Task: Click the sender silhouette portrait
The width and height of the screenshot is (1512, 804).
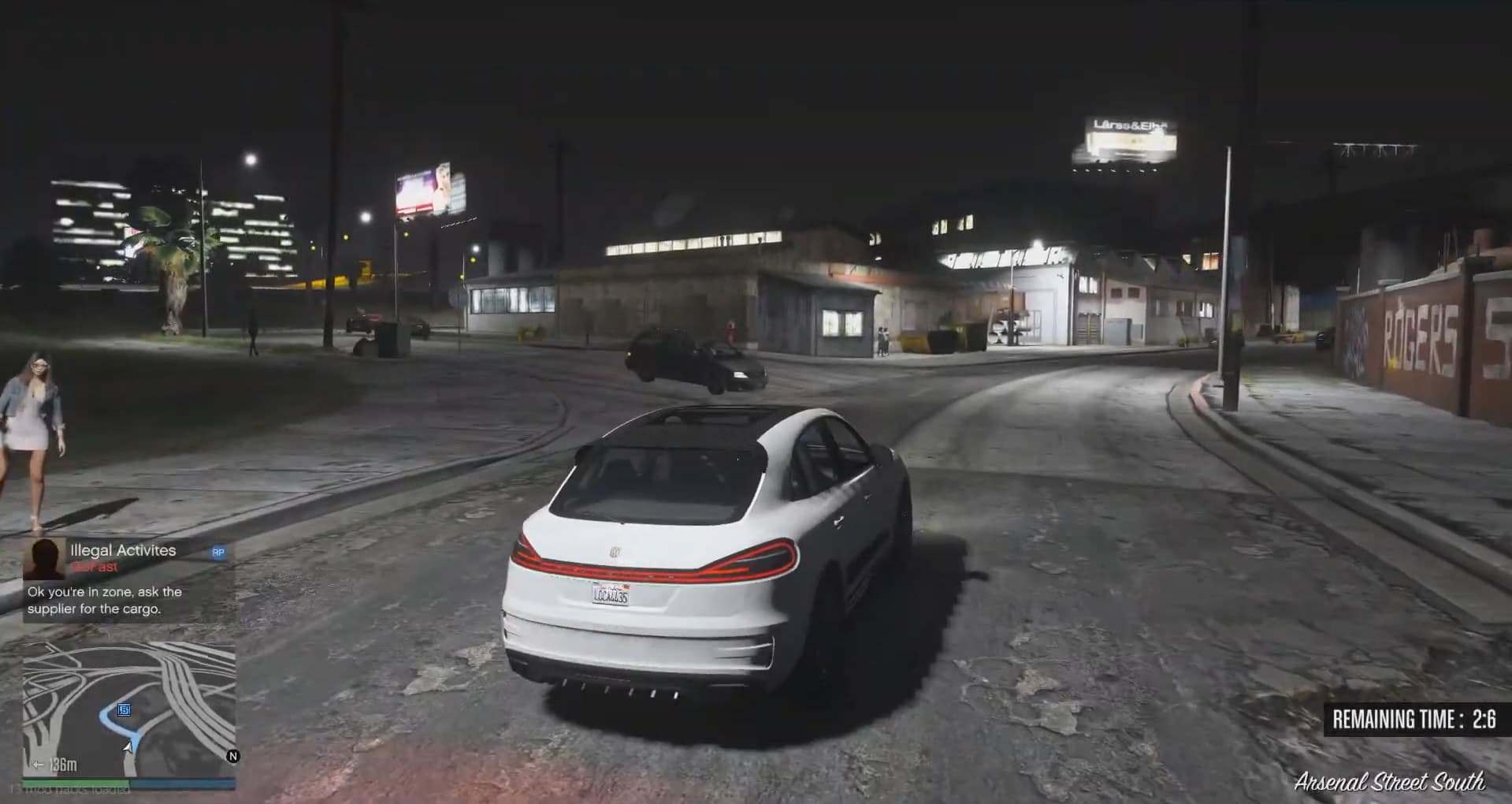Action: coord(43,559)
